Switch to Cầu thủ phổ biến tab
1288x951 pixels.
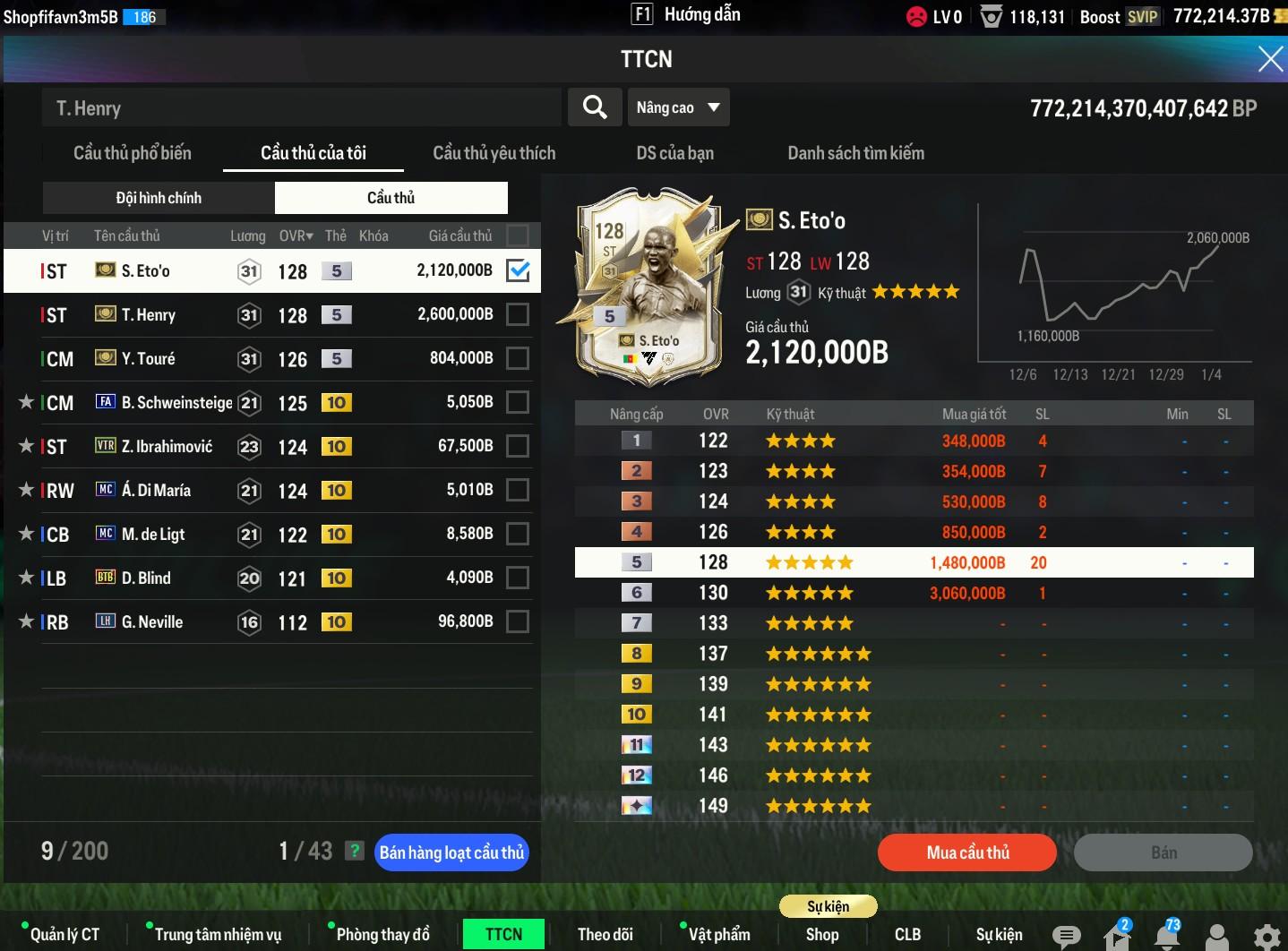pos(133,153)
